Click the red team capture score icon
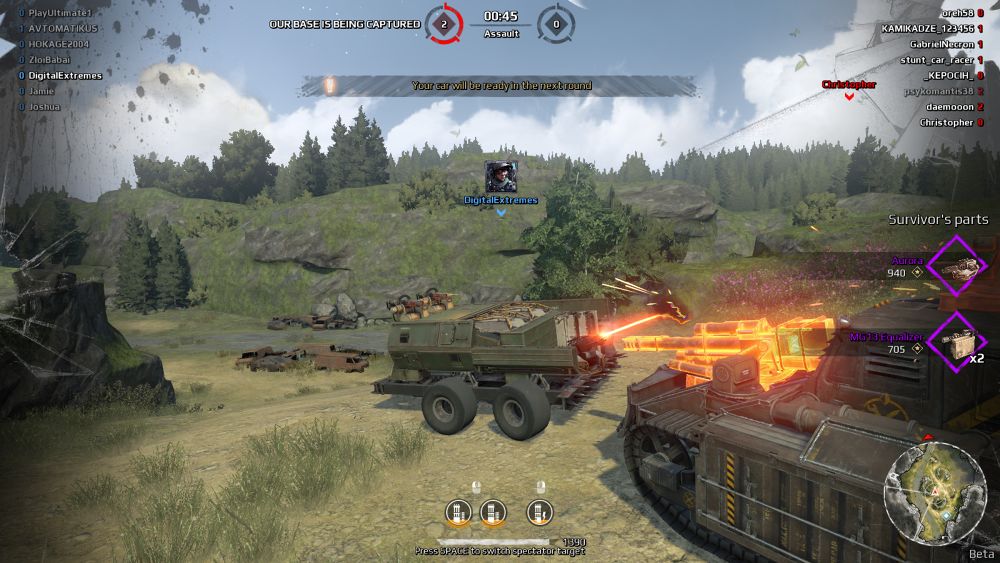Image resolution: width=1000 pixels, height=563 pixels. coord(441,22)
